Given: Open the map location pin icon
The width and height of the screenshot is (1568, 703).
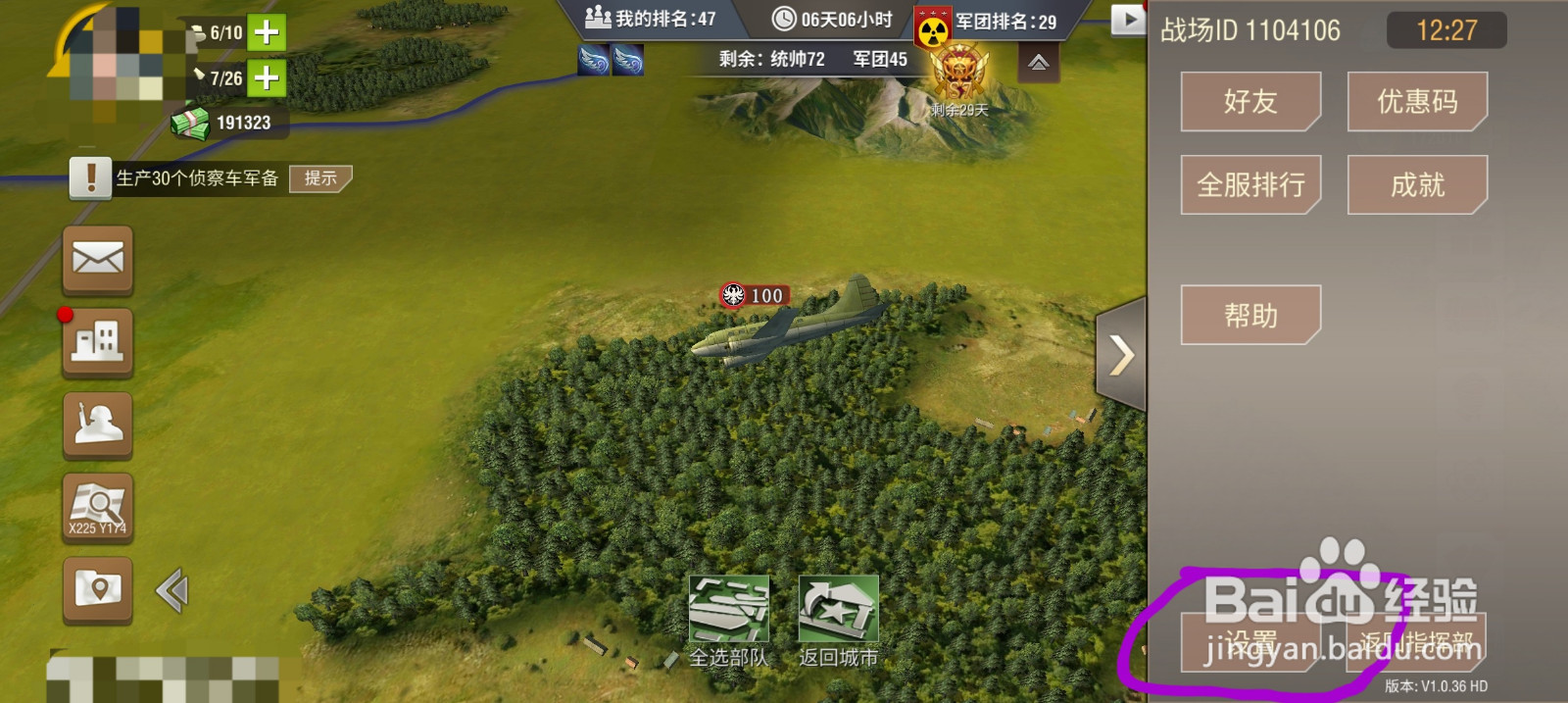Looking at the screenshot, I should 98,590.
